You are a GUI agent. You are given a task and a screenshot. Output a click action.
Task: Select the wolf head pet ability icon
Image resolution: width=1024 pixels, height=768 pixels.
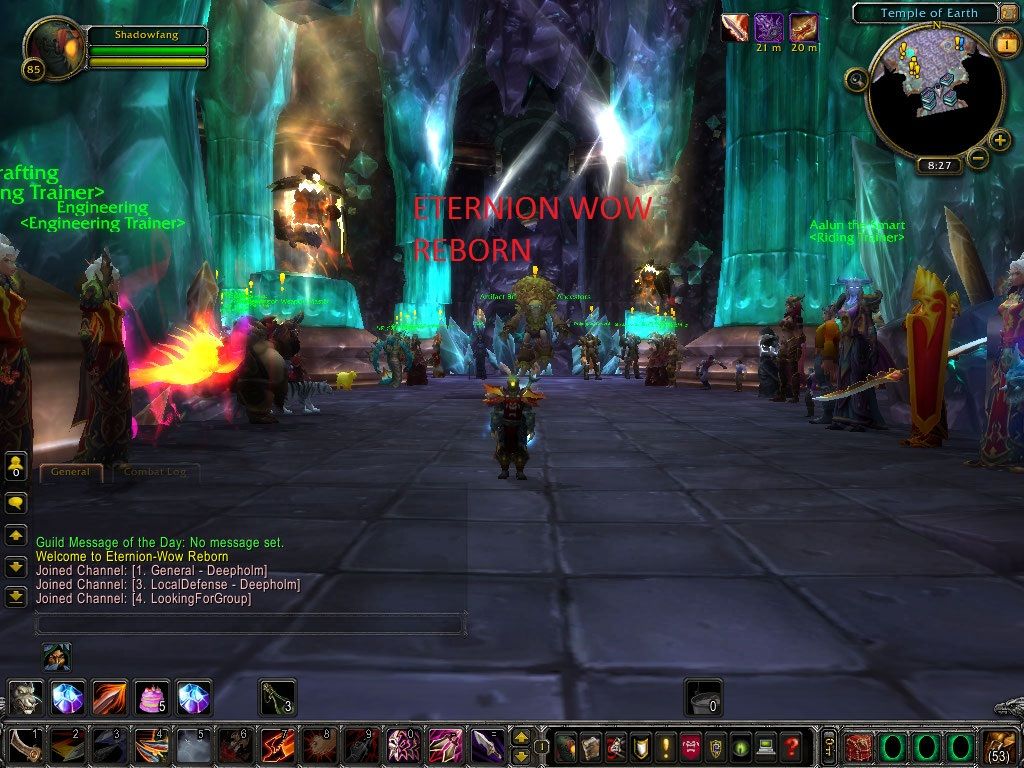coord(26,697)
